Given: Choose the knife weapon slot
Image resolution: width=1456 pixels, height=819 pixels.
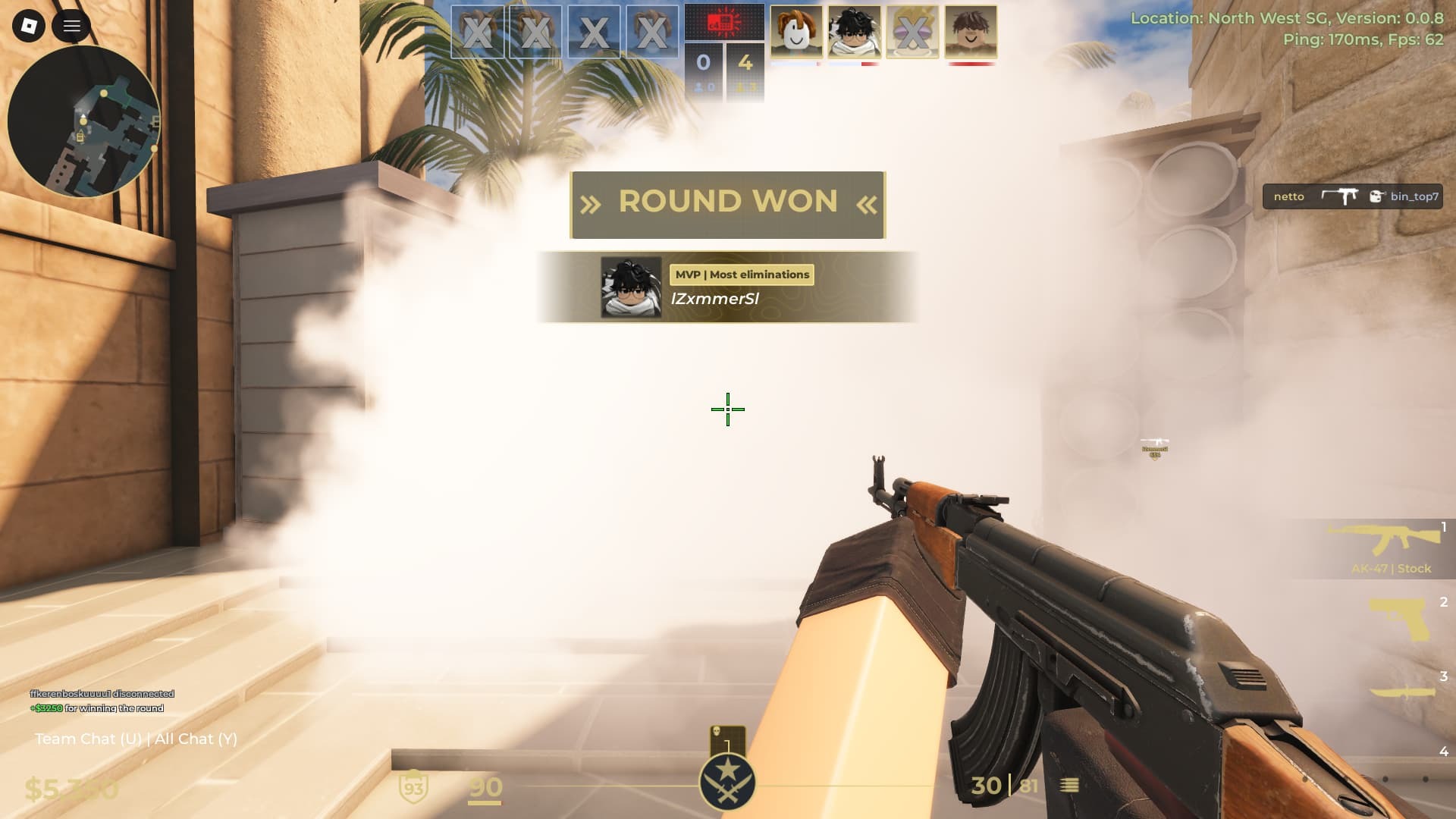Looking at the screenshot, I should click(x=1403, y=692).
